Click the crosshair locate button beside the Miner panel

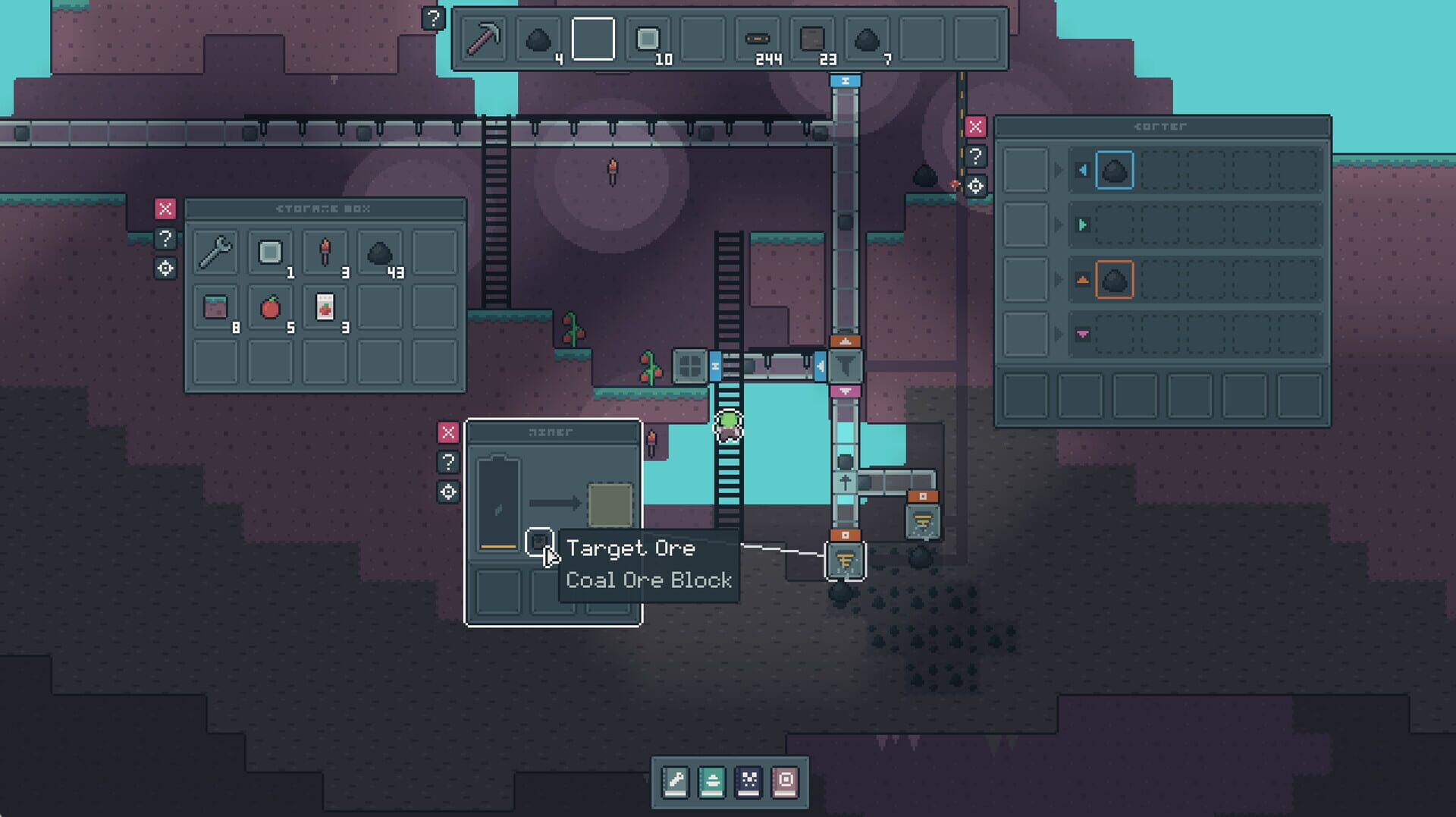[448, 492]
